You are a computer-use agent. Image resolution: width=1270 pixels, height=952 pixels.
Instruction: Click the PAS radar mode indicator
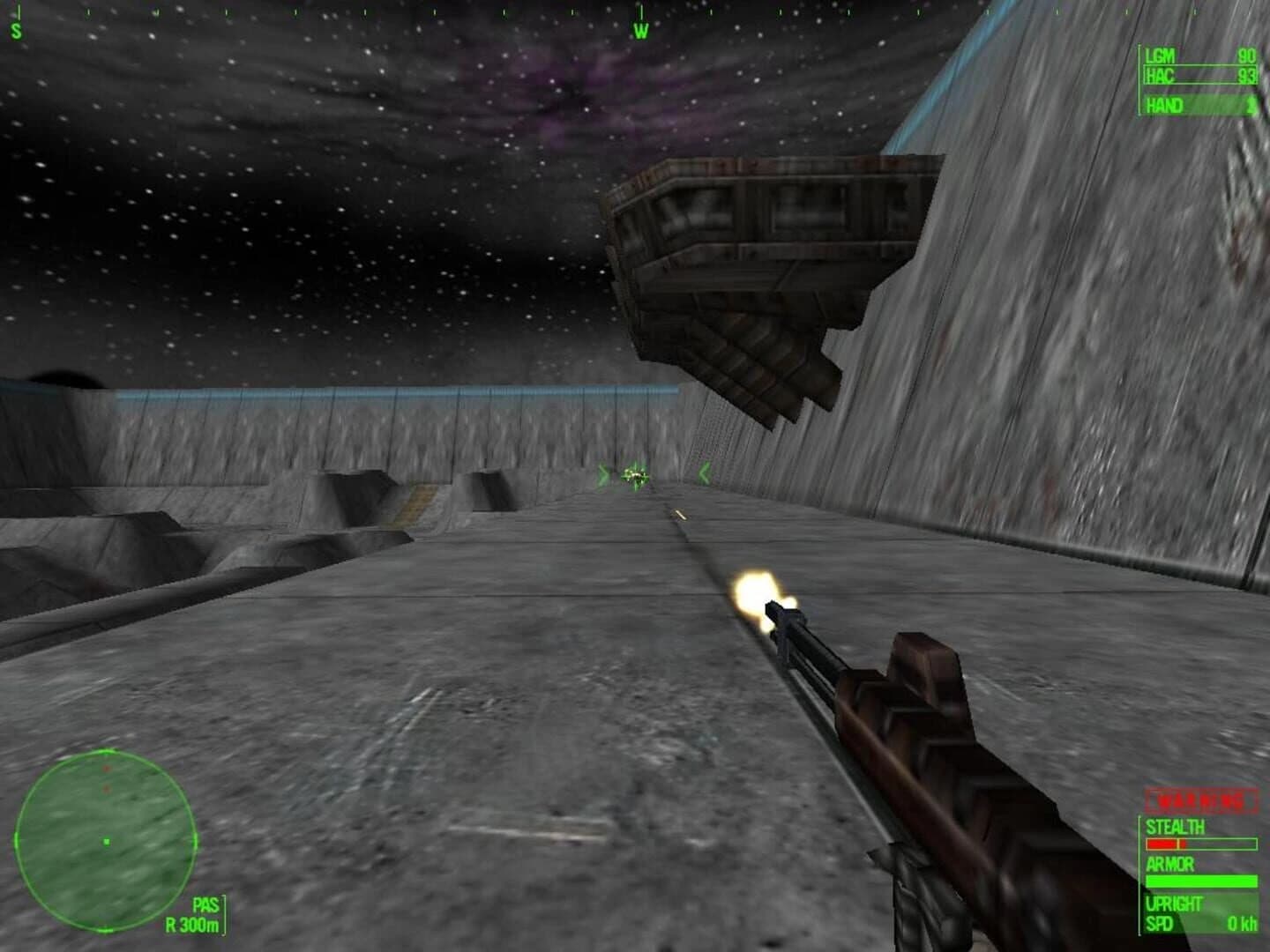(x=205, y=904)
